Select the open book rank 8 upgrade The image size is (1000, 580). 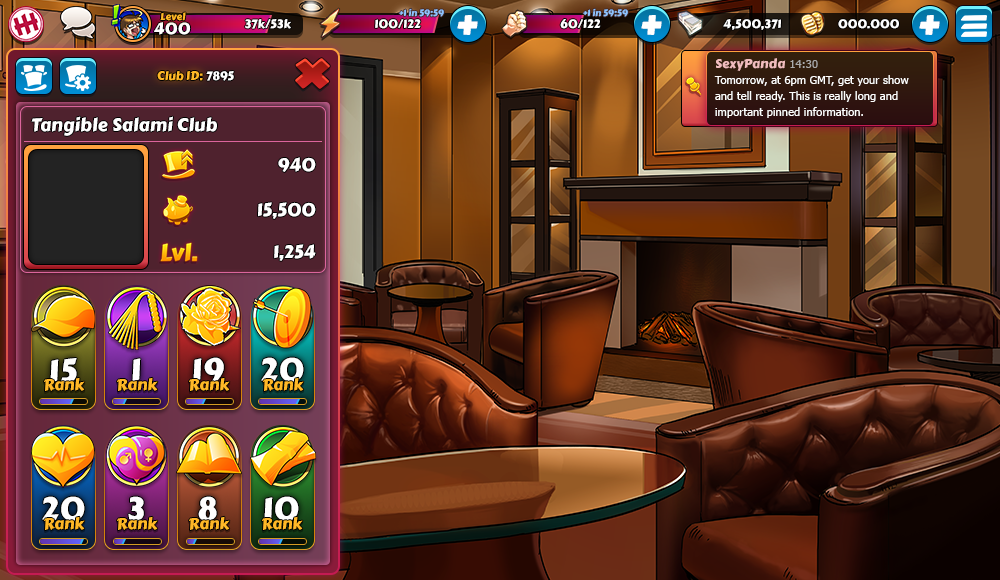click(209, 488)
